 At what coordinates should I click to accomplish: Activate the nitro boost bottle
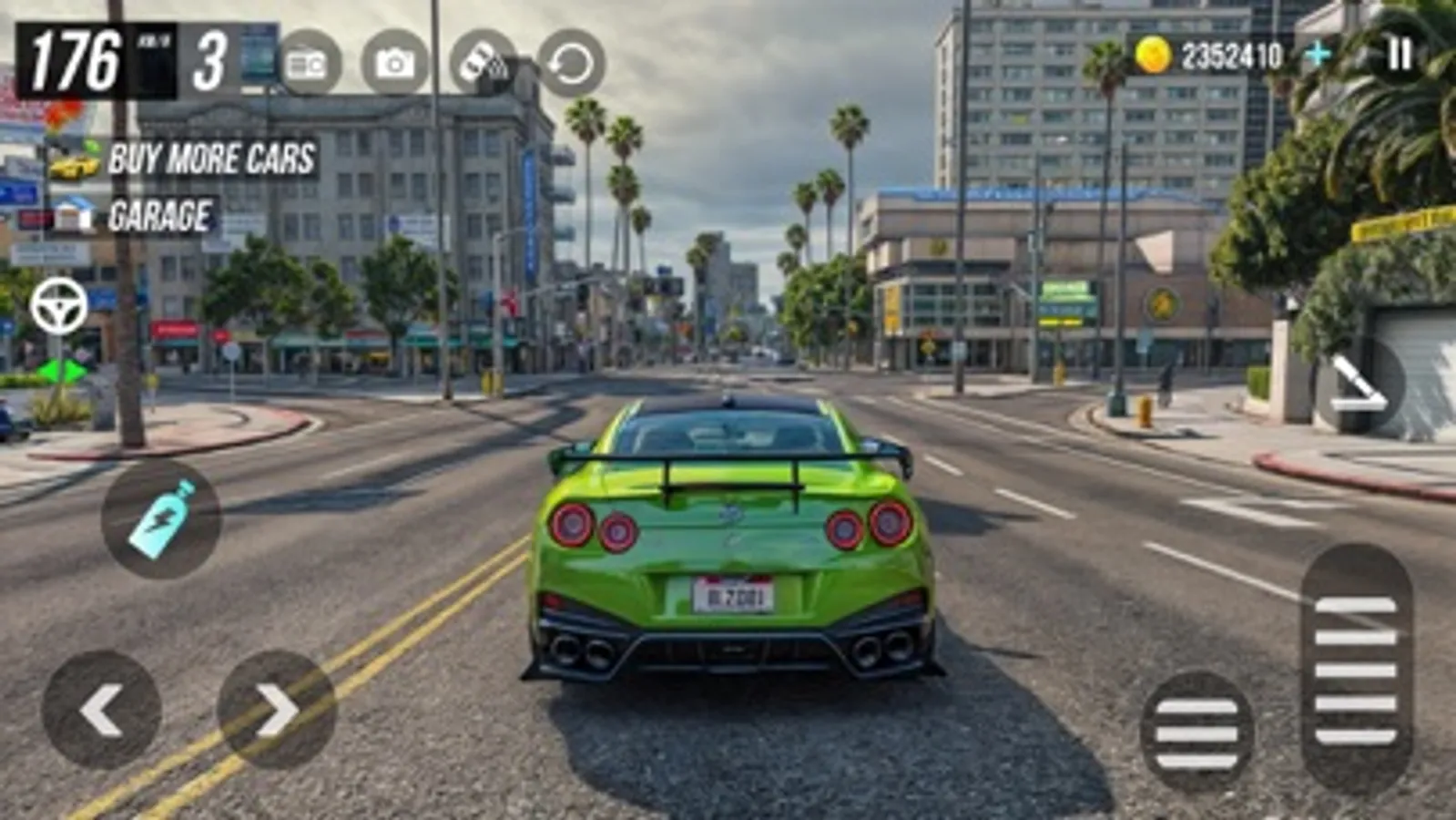[160, 518]
